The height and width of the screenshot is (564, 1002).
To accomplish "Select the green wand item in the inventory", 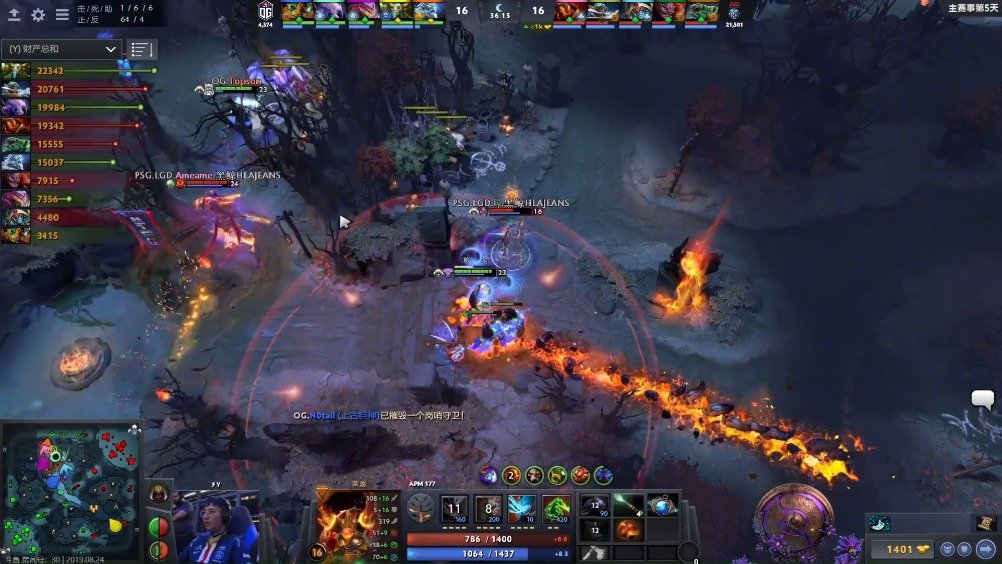I will [x=628, y=505].
